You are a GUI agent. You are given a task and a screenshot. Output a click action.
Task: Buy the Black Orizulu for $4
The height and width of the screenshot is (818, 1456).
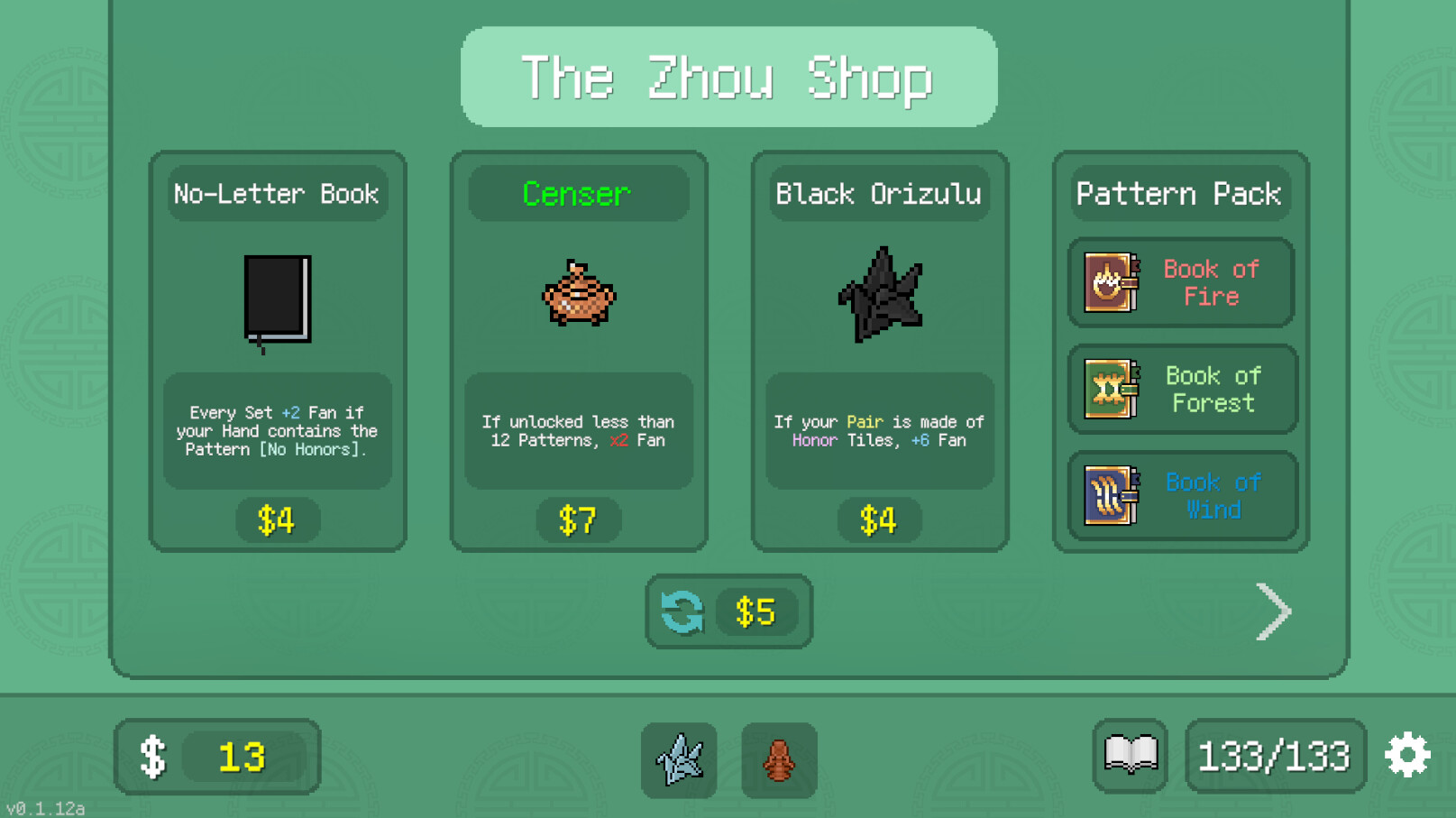tap(879, 519)
